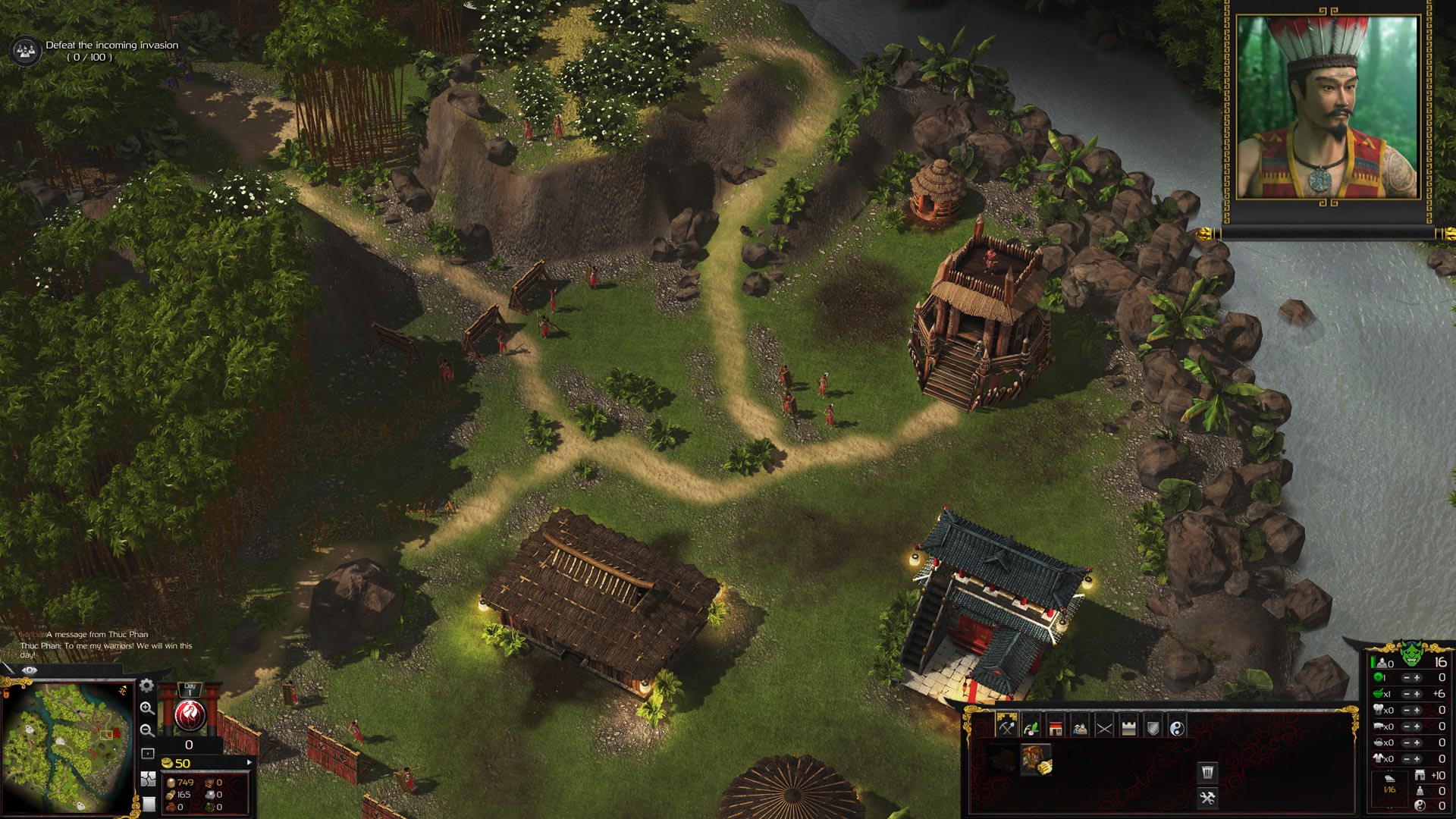Expand the gold treasury arrow

pyautogui.click(x=249, y=762)
